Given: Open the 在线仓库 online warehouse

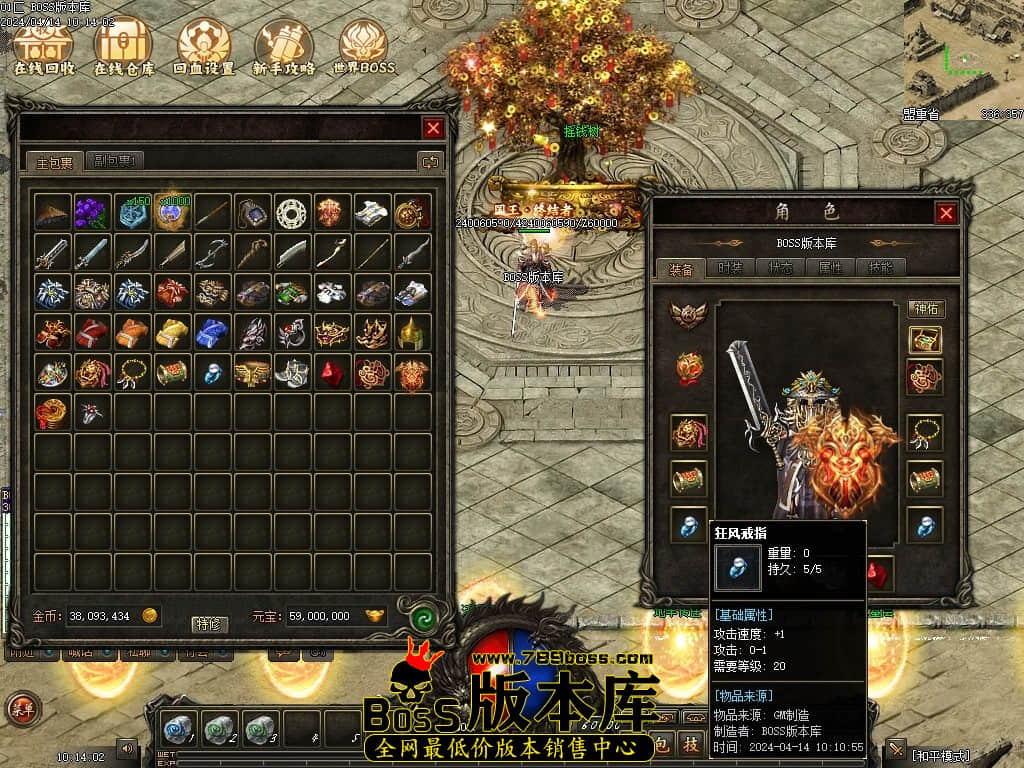Looking at the screenshot, I should (124, 47).
